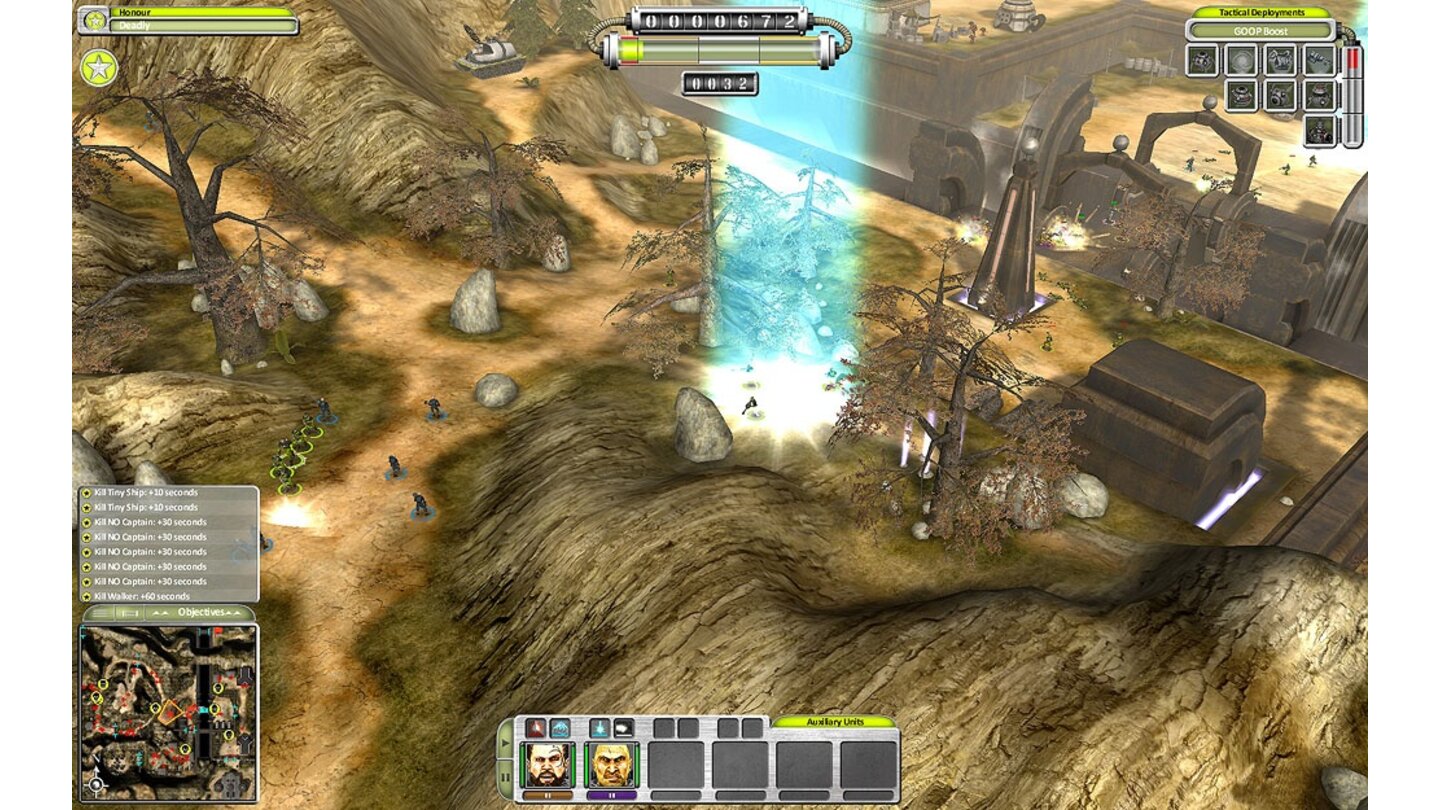
Task: Toggle the purple stance bar under yellow hero
Action: tap(612, 796)
